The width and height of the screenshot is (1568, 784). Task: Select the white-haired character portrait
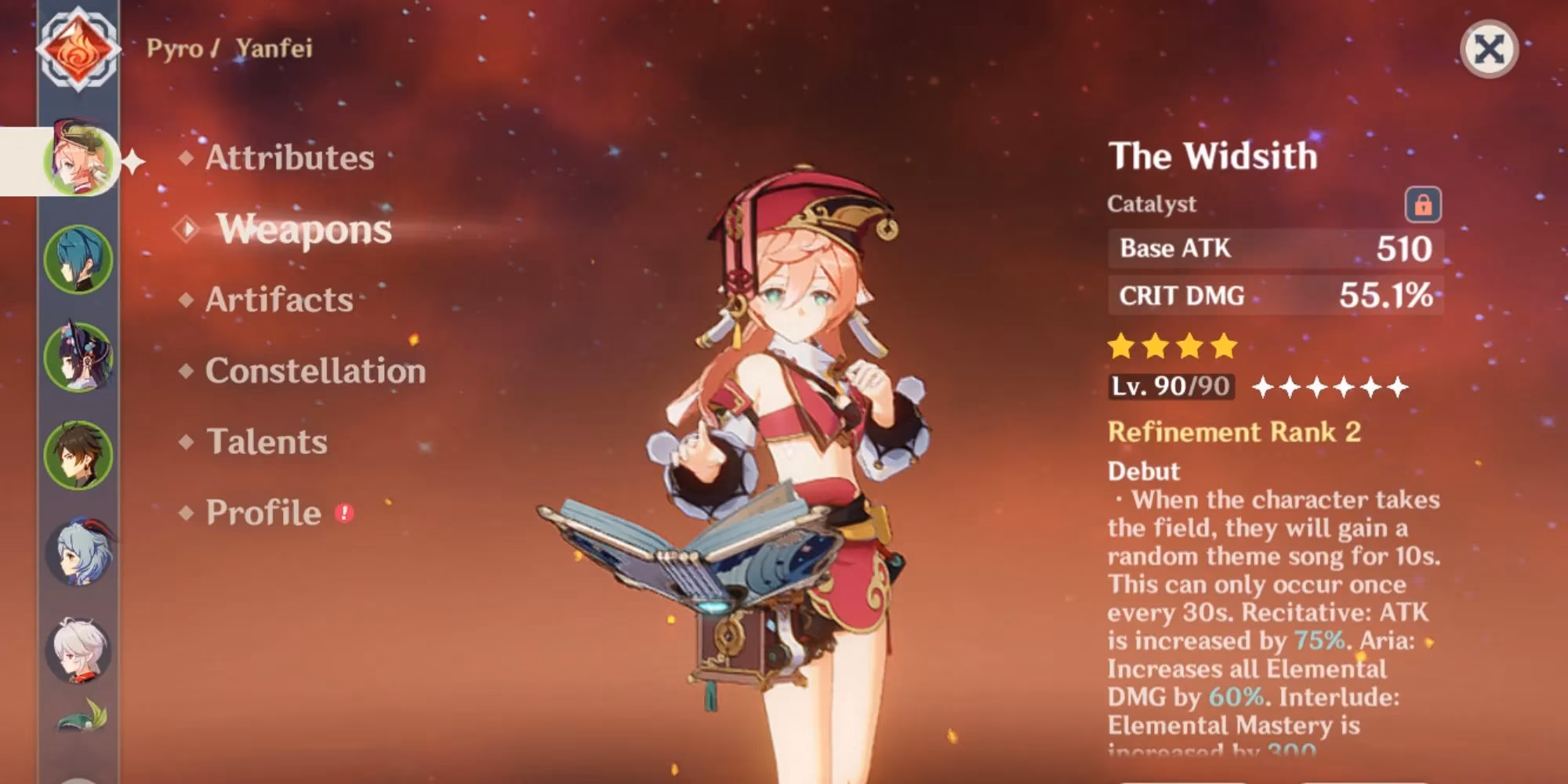pyautogui.click(x=78, y=651)
